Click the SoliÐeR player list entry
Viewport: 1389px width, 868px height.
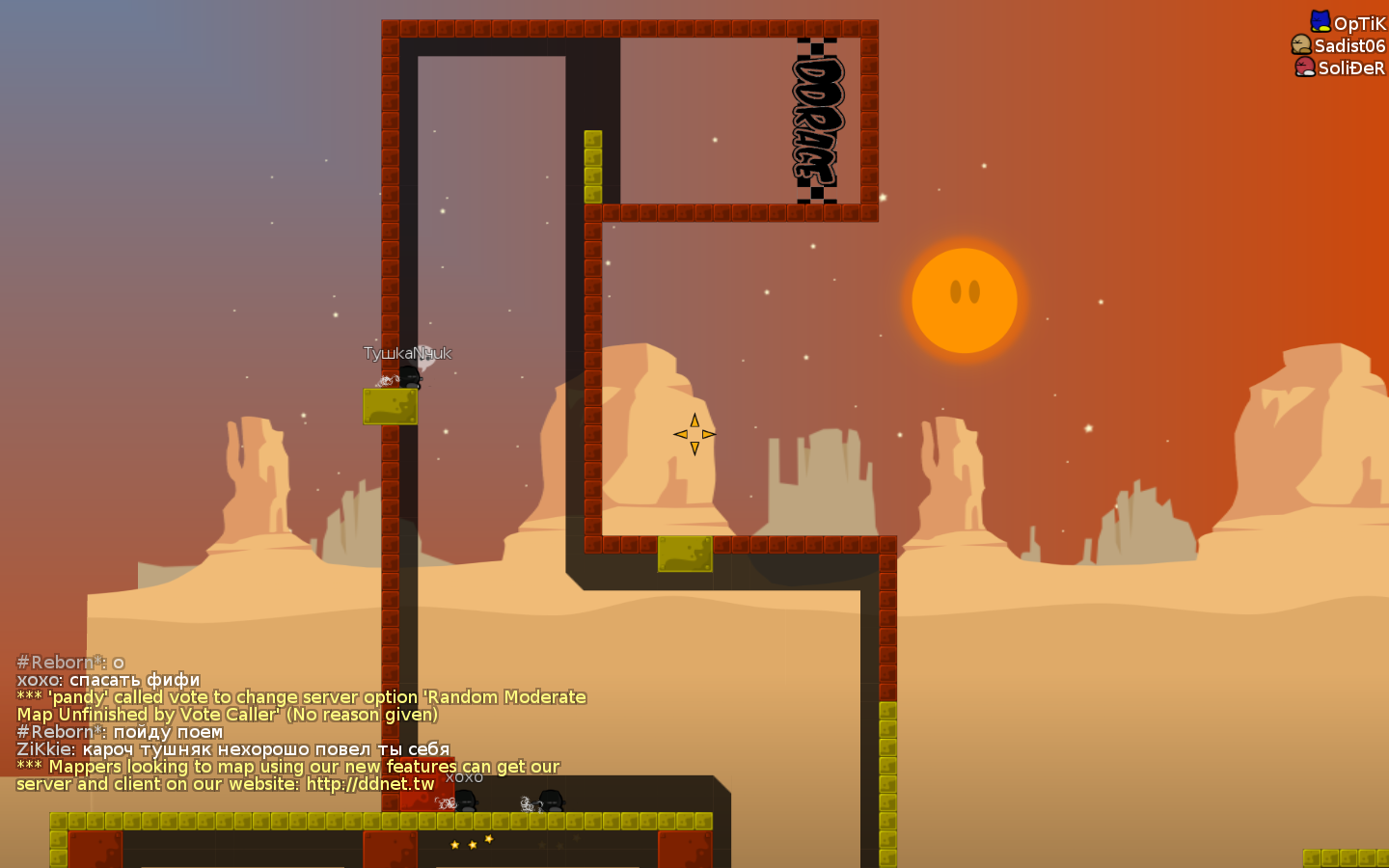pos(1351,68)
